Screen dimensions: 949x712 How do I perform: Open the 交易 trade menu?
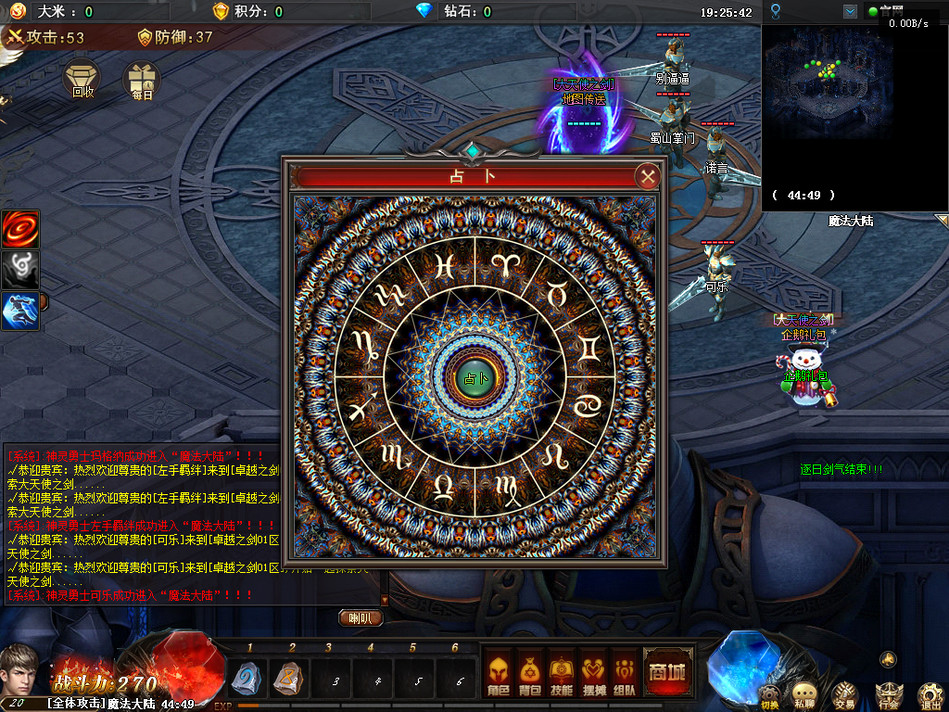[x=845, y=693]
